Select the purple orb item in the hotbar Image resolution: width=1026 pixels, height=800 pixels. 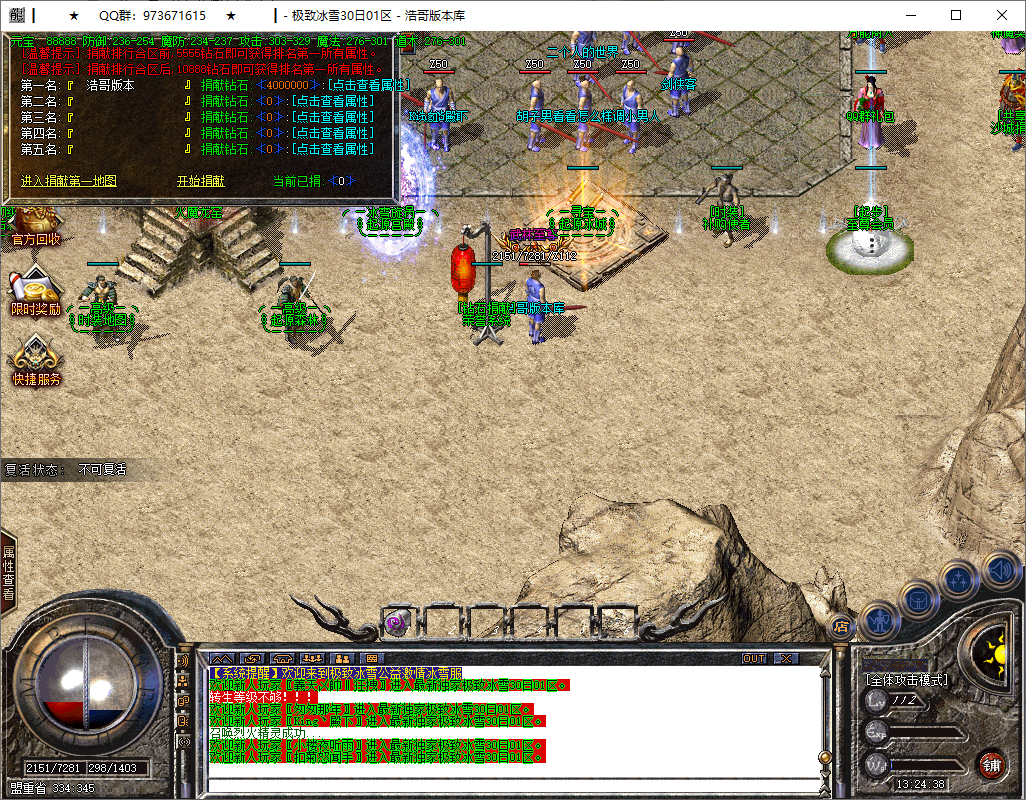tap(395, 623)
